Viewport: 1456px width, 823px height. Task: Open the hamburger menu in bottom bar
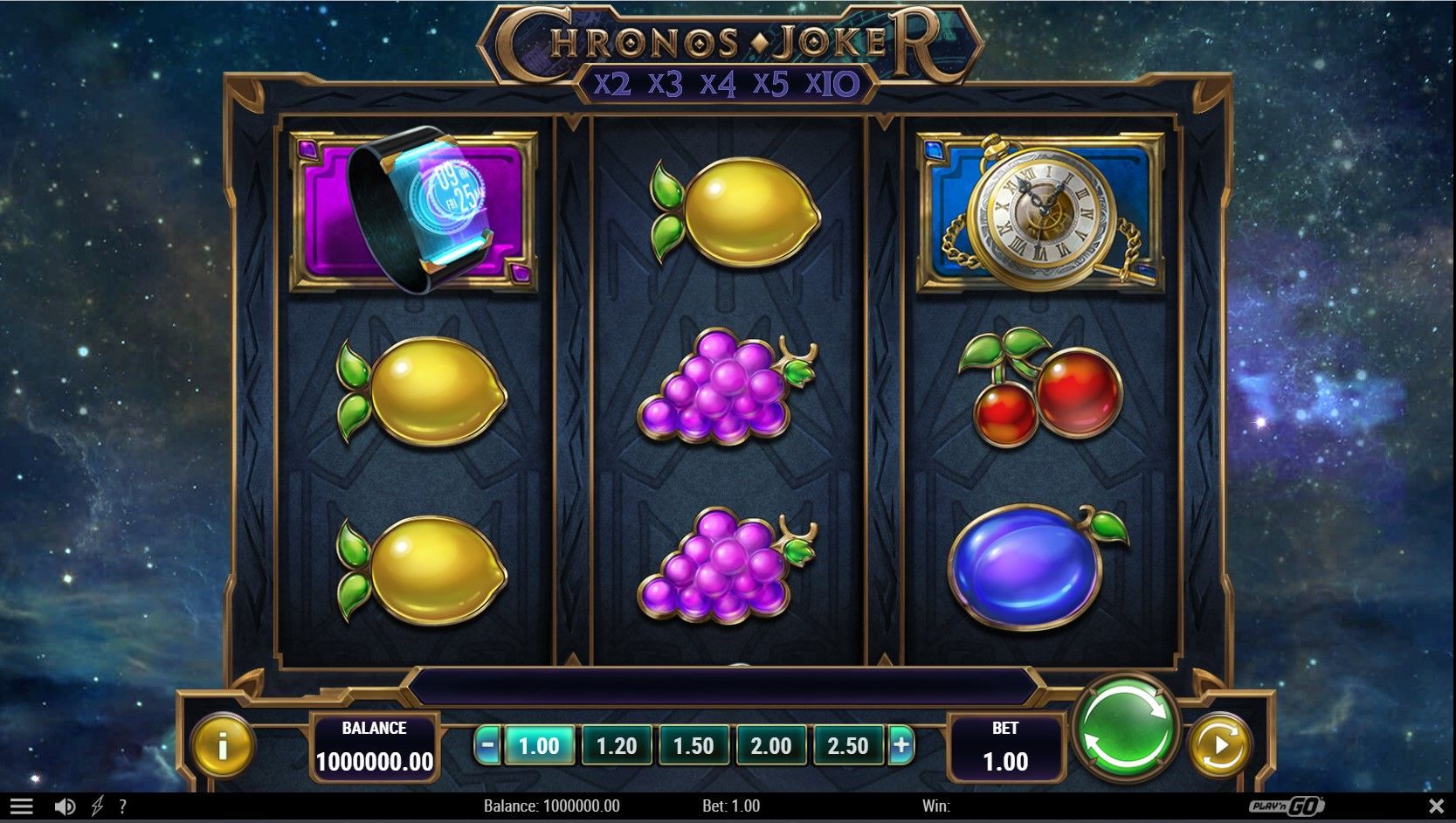pos(22,806)
